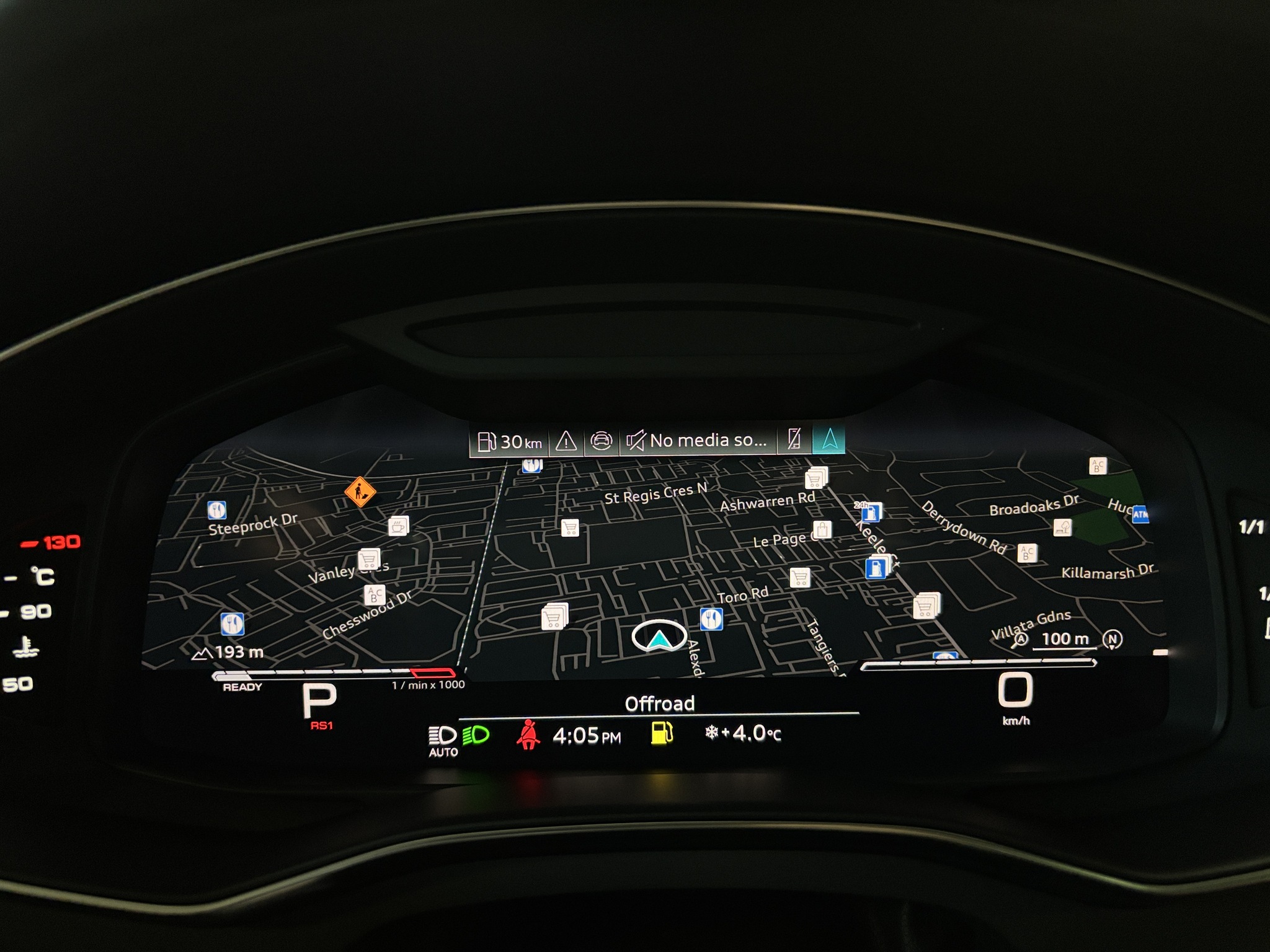The height and width of the screenshot is (952, 1270).
Task: Tap the orange roadworks map marker
Action: point(360,492)
